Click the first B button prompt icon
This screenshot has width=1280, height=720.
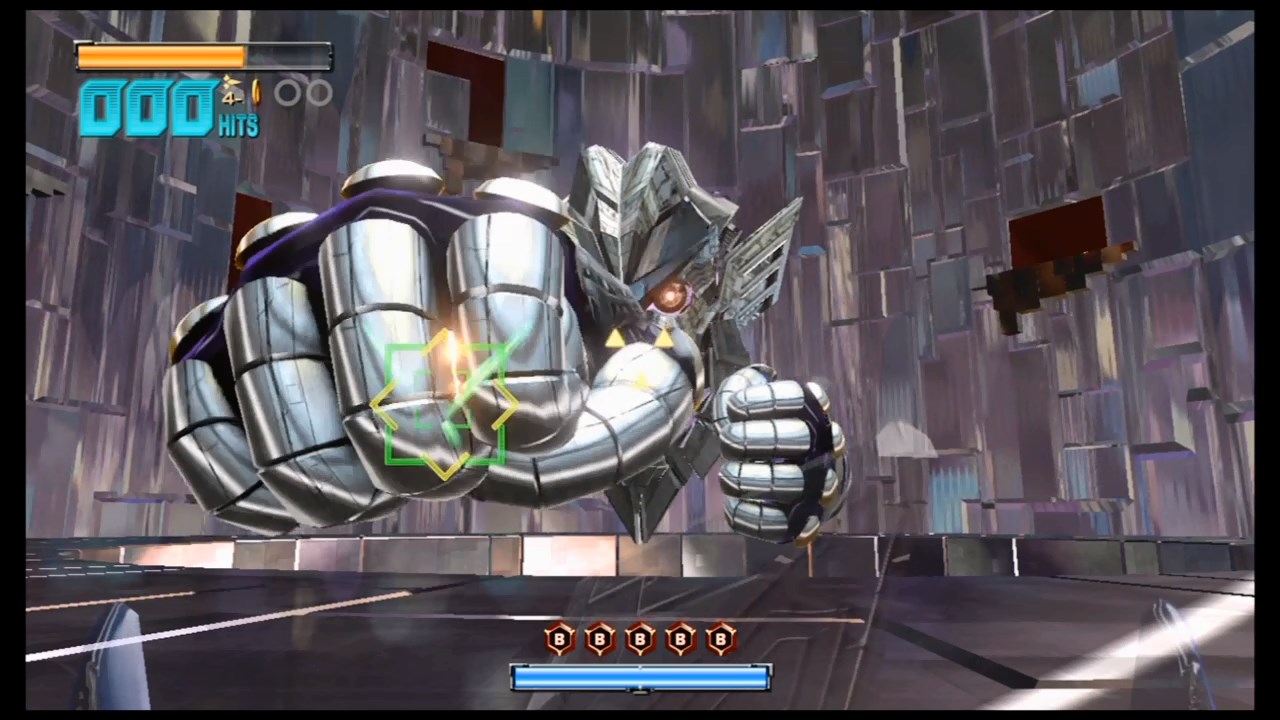tap(560, 640)
